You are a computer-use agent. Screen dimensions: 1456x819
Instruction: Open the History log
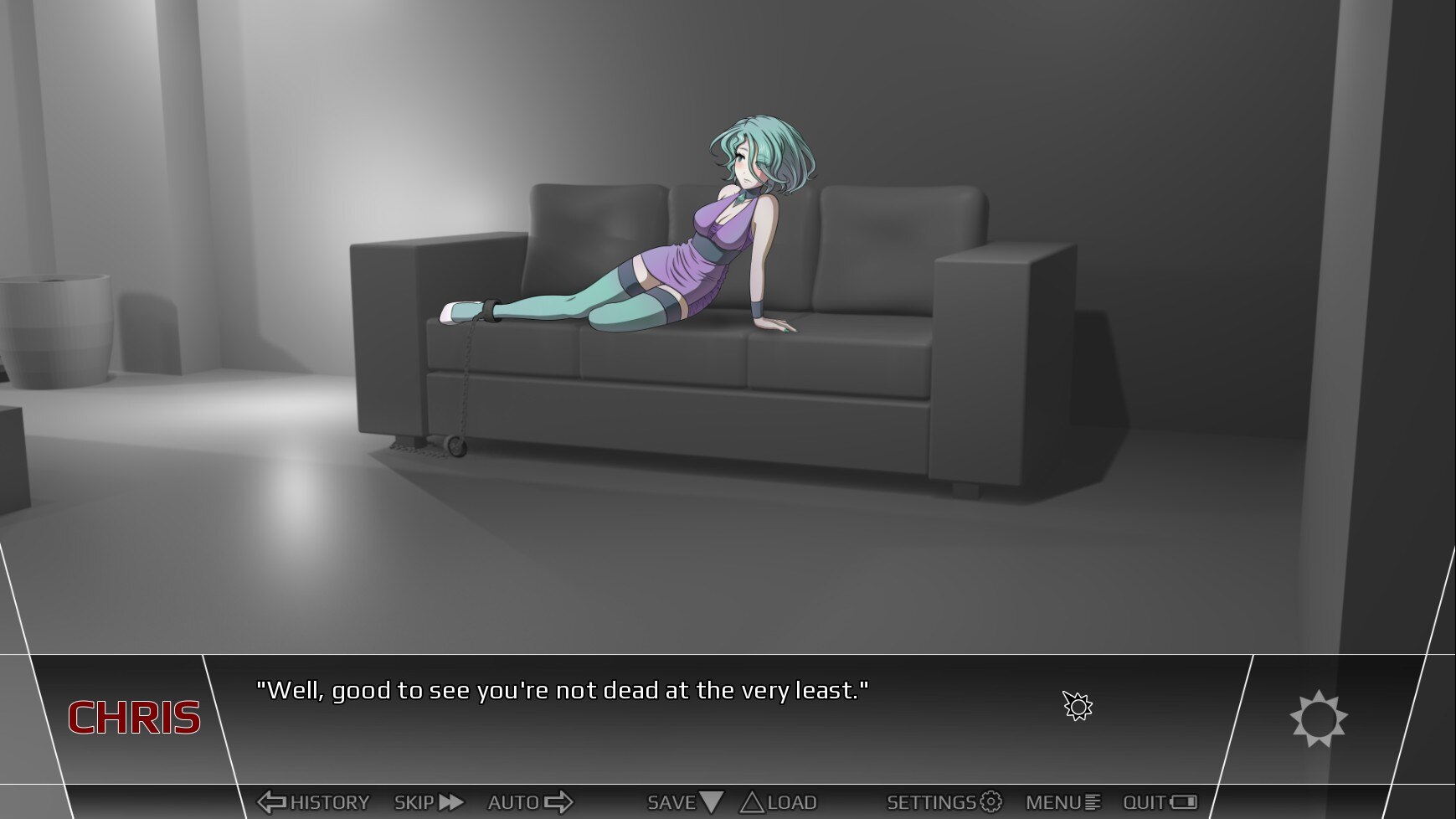313,802
